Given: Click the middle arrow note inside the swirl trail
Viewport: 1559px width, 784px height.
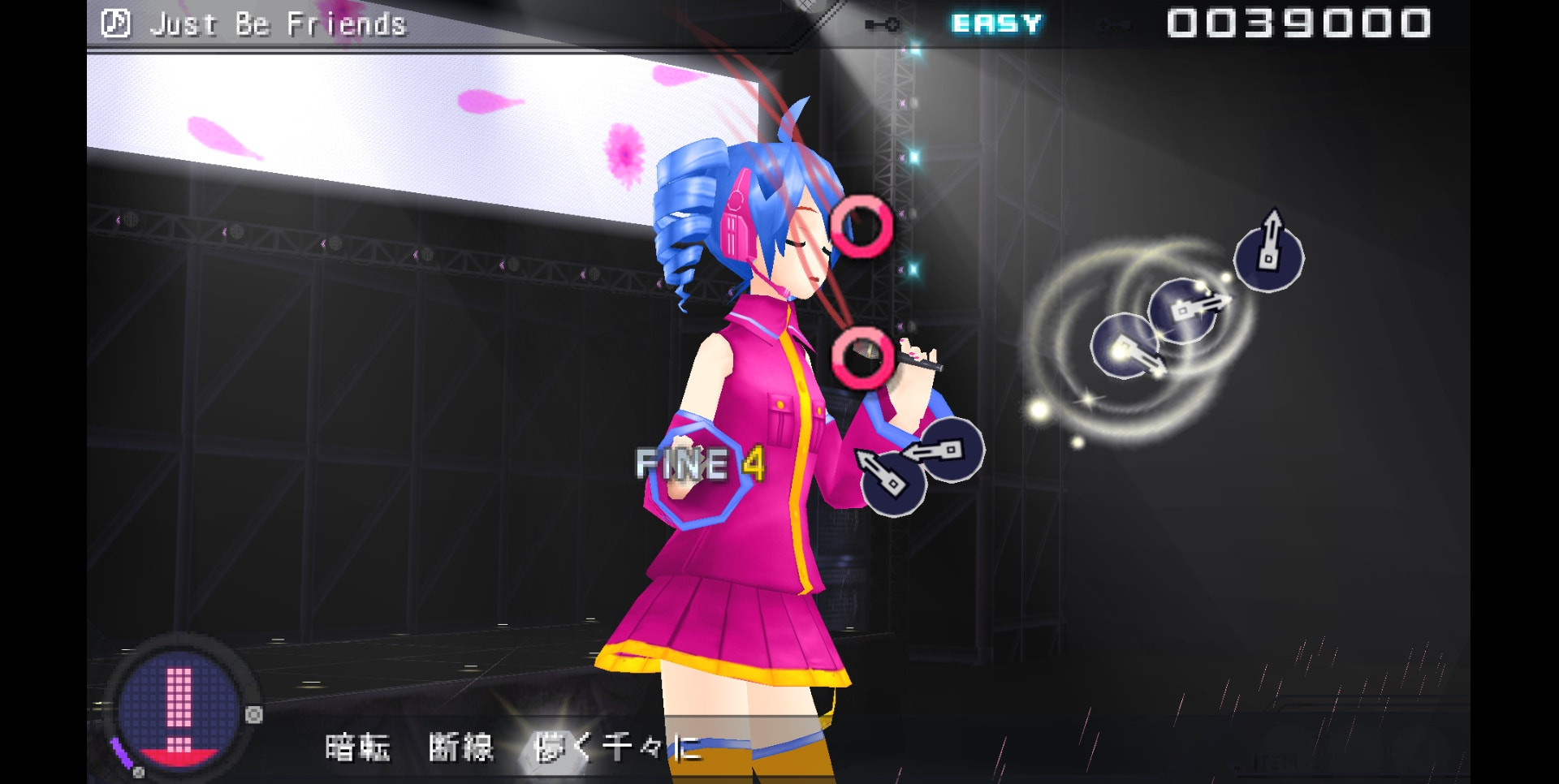Looking at the screenshot, I should click(1184, 309).
